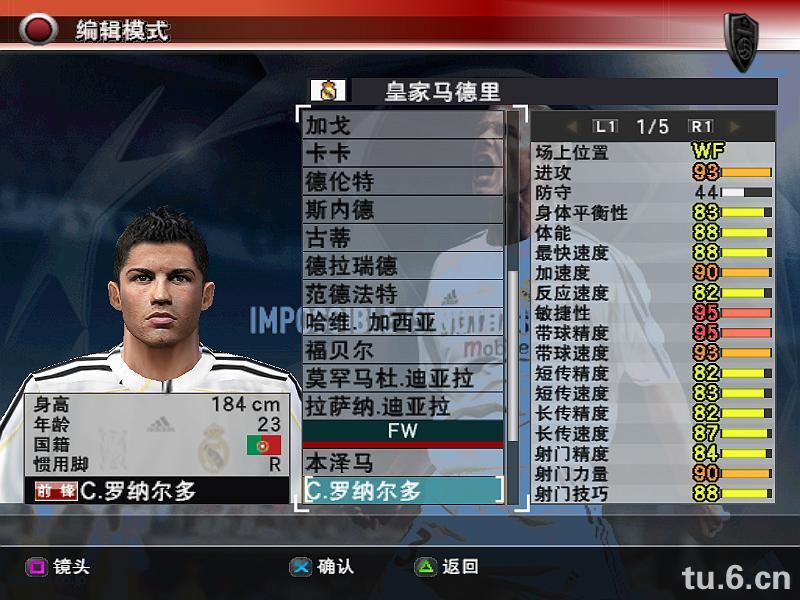The width and height of the screenshot is (800, 600).
Task: Choose the 德拉瑞德 row
Action: (403, 265)
